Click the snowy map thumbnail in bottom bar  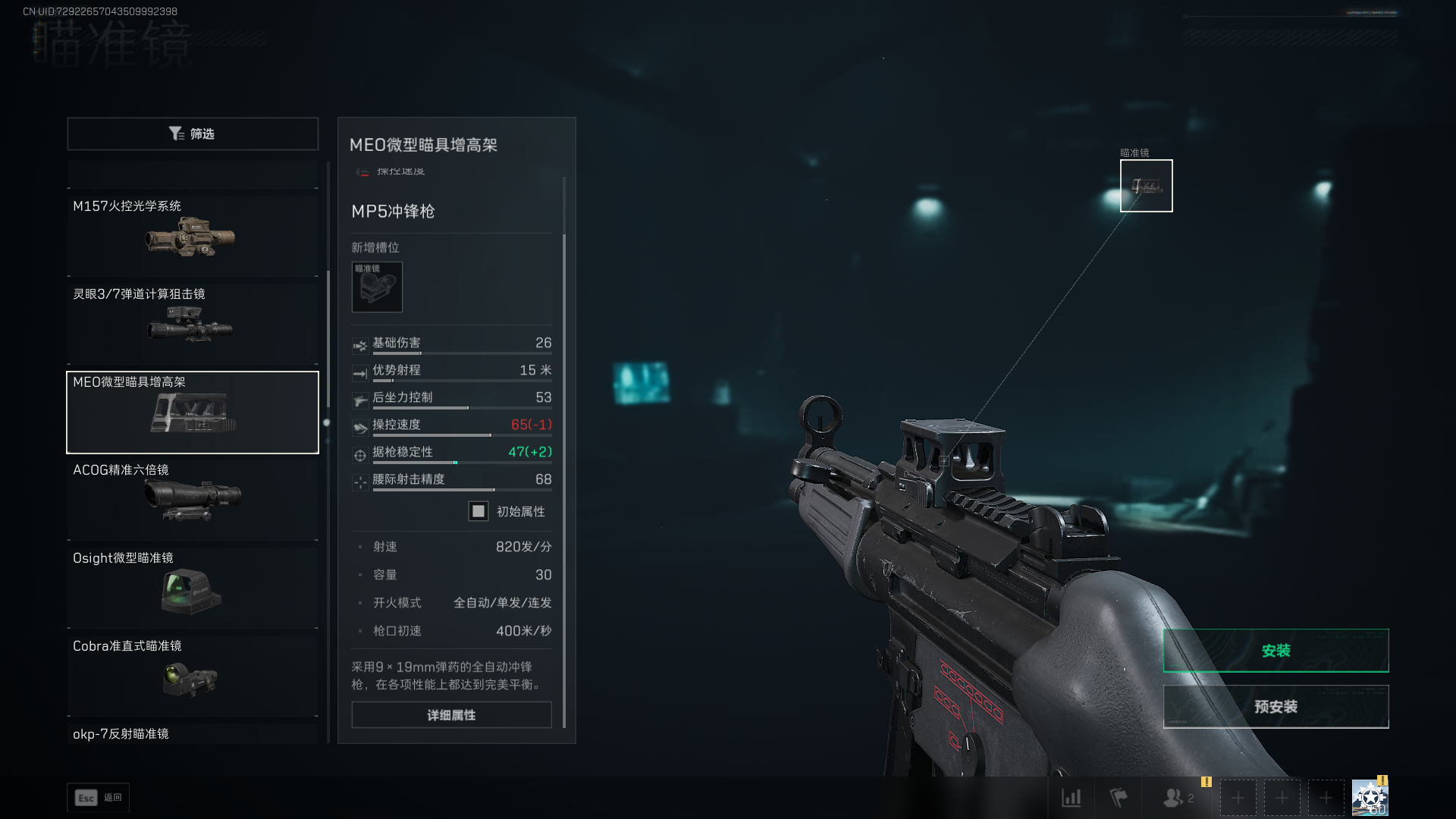pos(1370,796)
